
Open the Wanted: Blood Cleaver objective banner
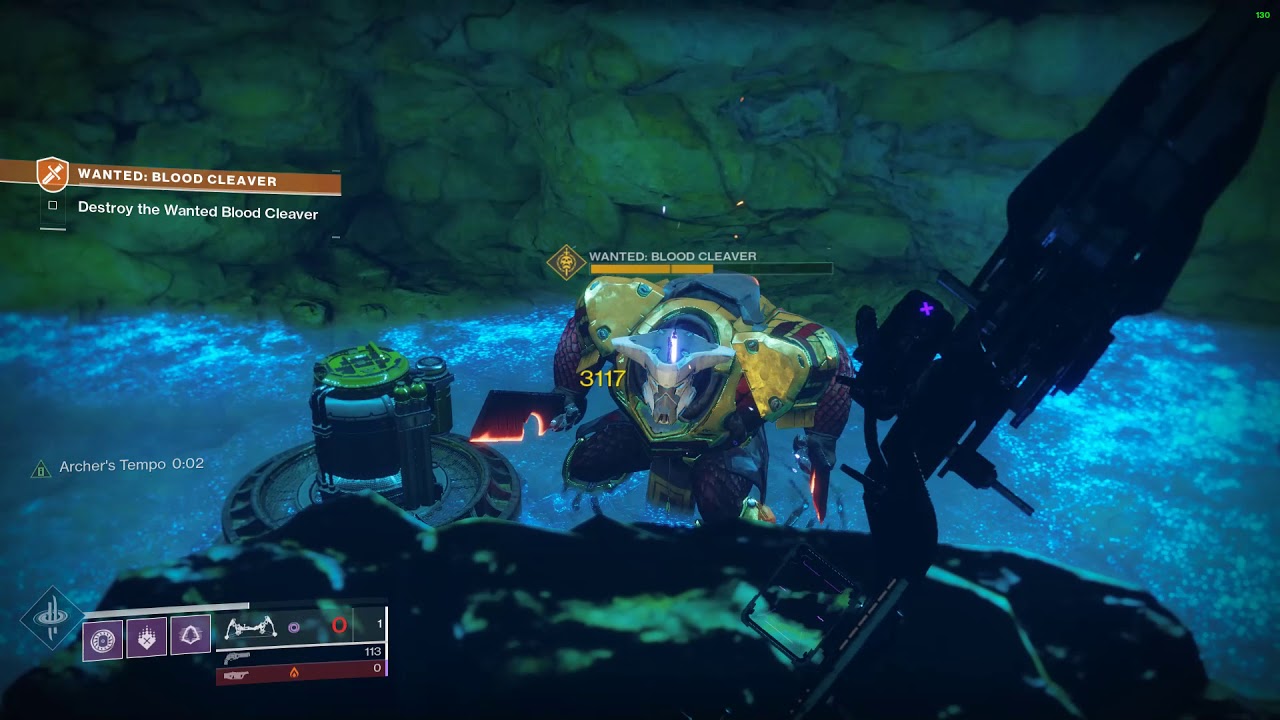(190, 180)
